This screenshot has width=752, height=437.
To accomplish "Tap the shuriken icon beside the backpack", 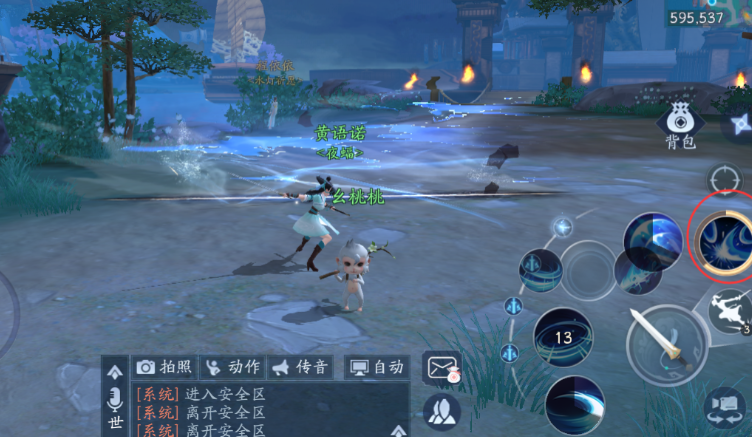I will click(738, 124).
